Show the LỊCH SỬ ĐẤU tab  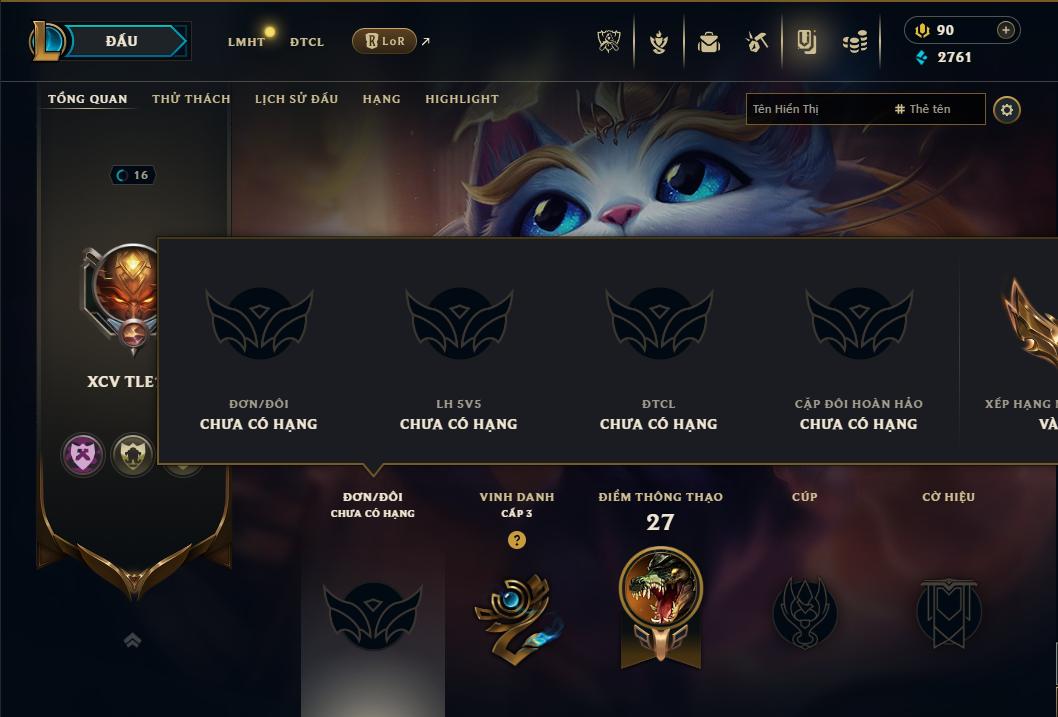click(296, 99)
